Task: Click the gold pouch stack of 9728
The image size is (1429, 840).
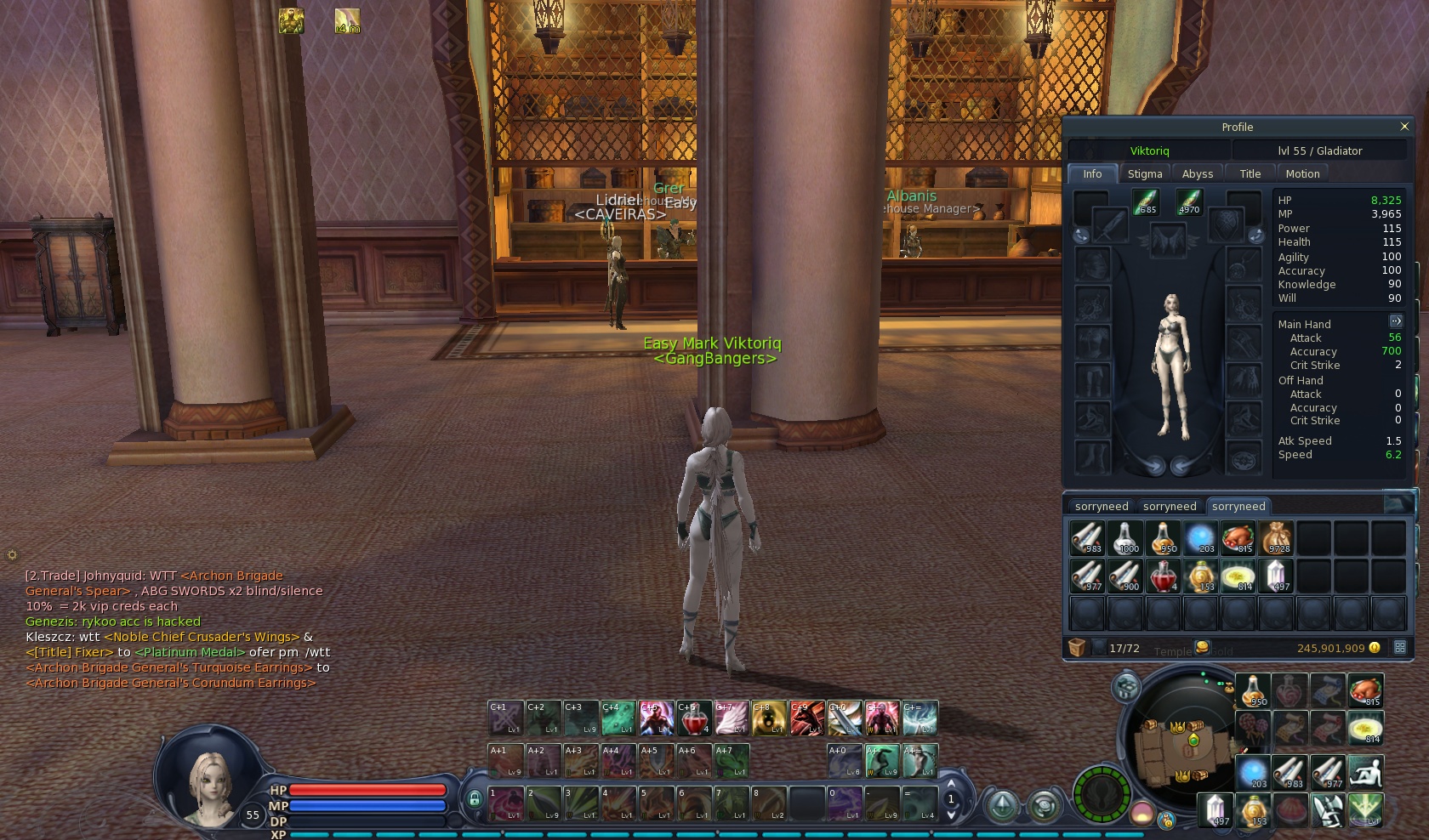Action: coord(1276,538)
